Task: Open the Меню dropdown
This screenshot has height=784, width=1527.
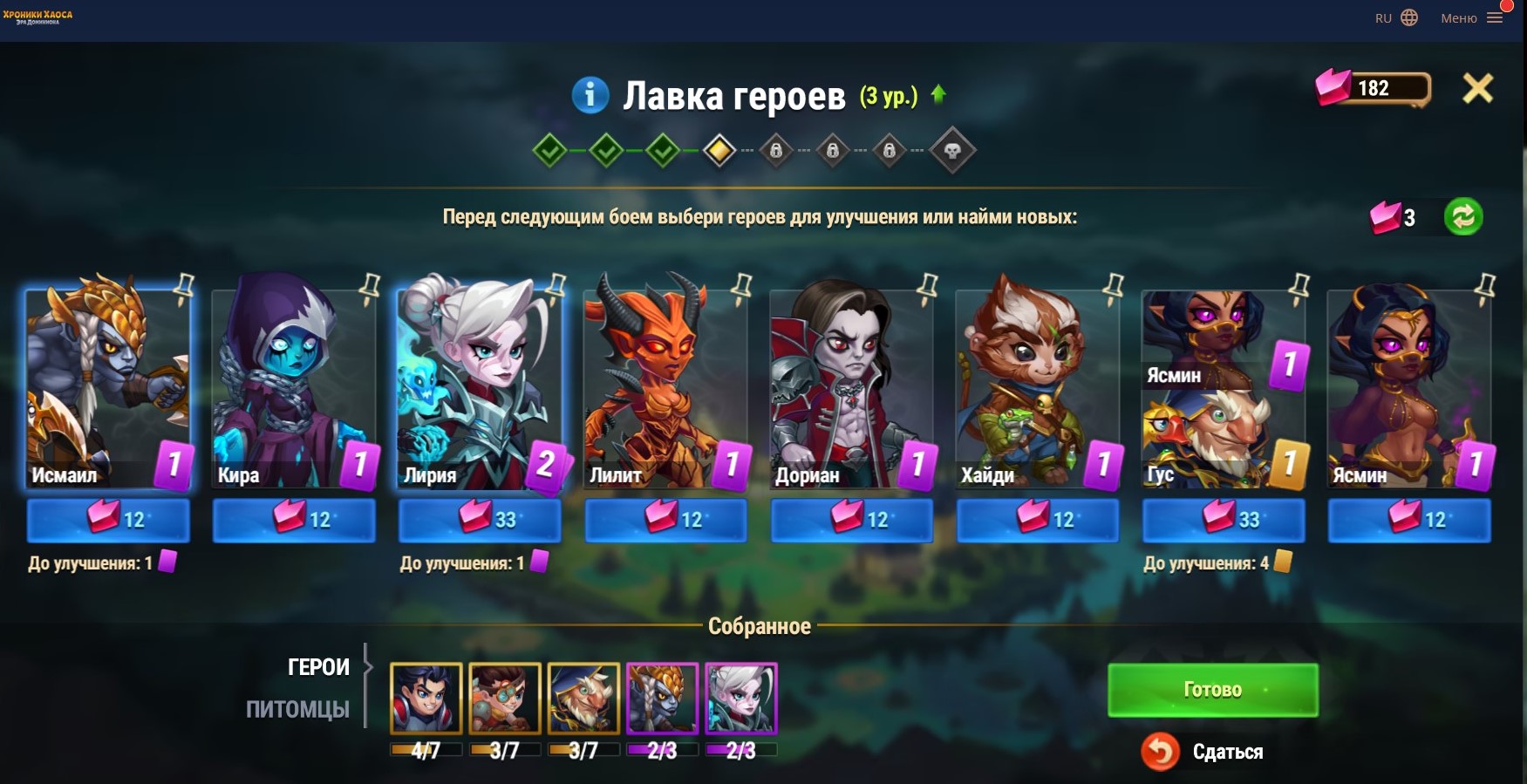Action: (1471, 18)
